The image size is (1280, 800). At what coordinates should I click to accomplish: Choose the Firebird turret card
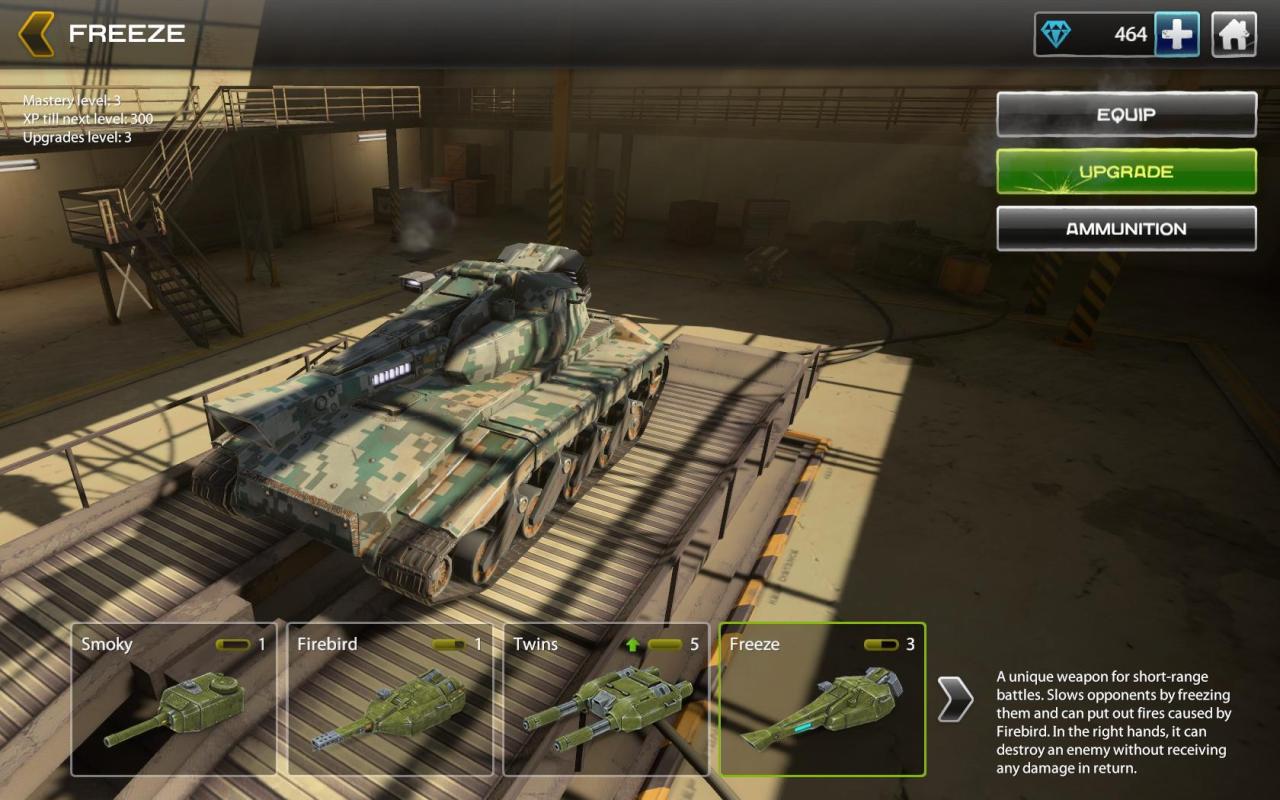tap(390, 700)
